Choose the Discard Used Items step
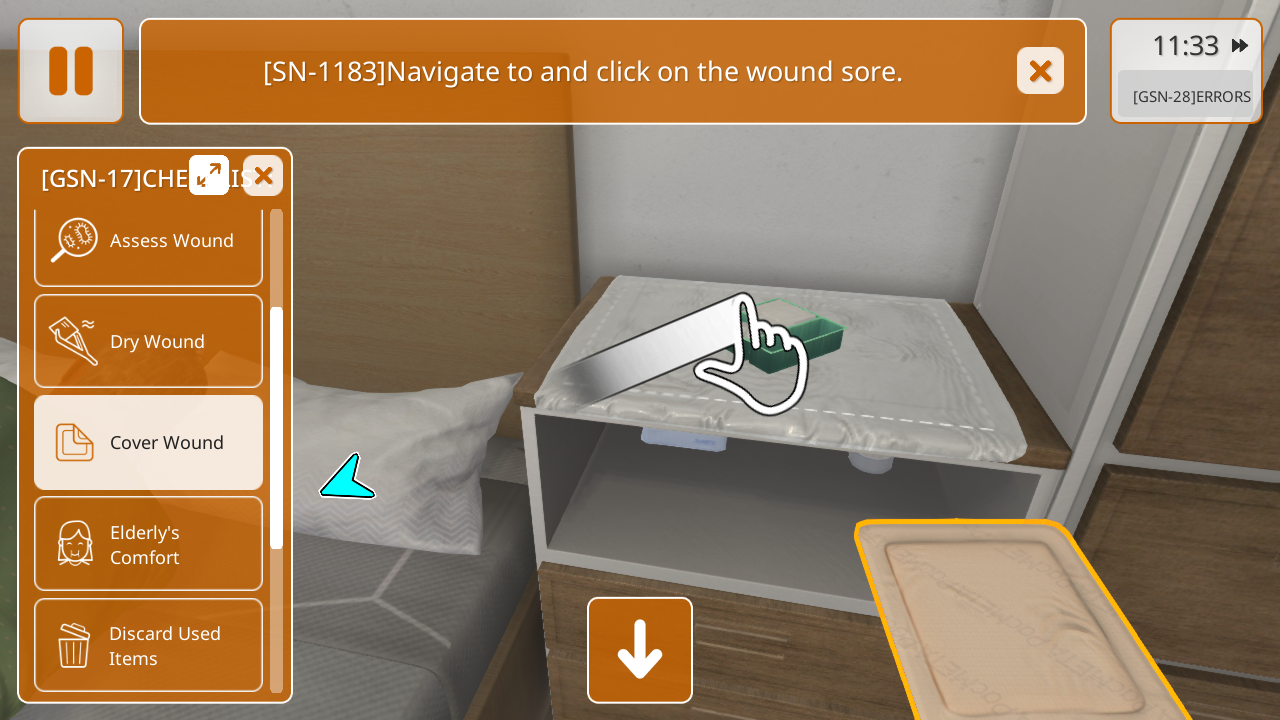The image size is (1280, 720). (148, 645)
